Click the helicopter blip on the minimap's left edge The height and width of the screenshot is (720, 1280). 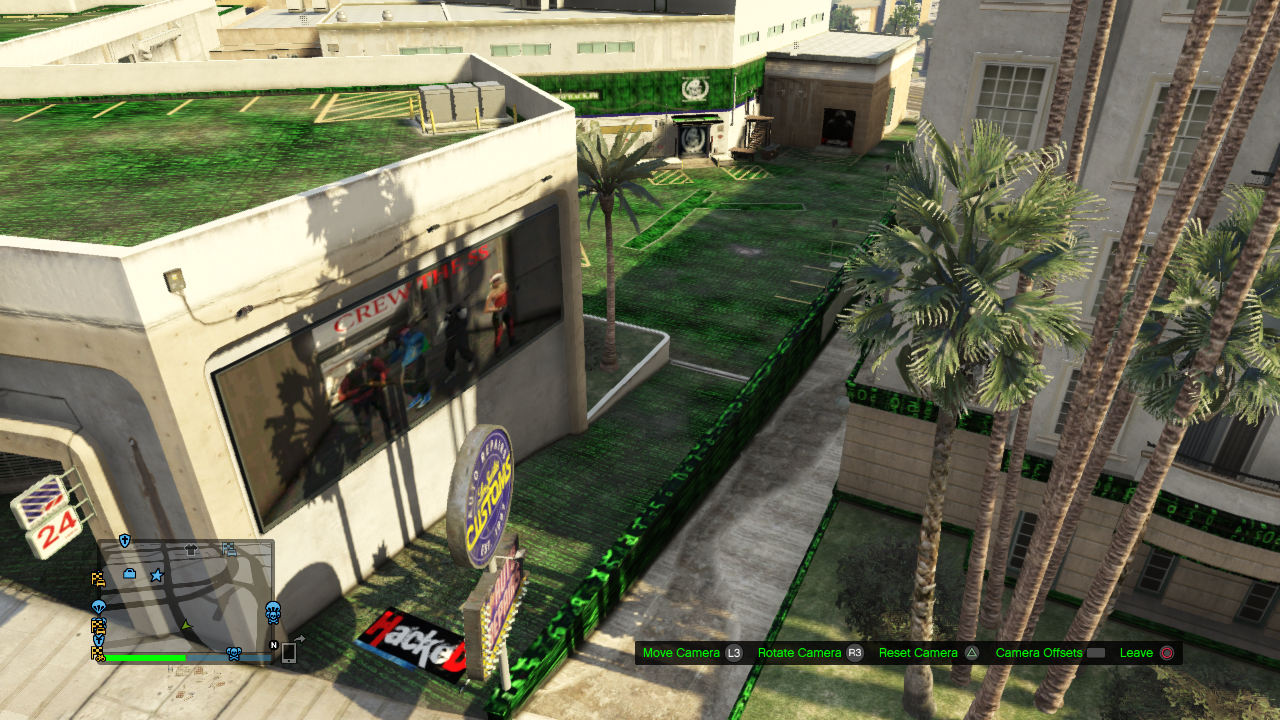(x=98, y=638)
